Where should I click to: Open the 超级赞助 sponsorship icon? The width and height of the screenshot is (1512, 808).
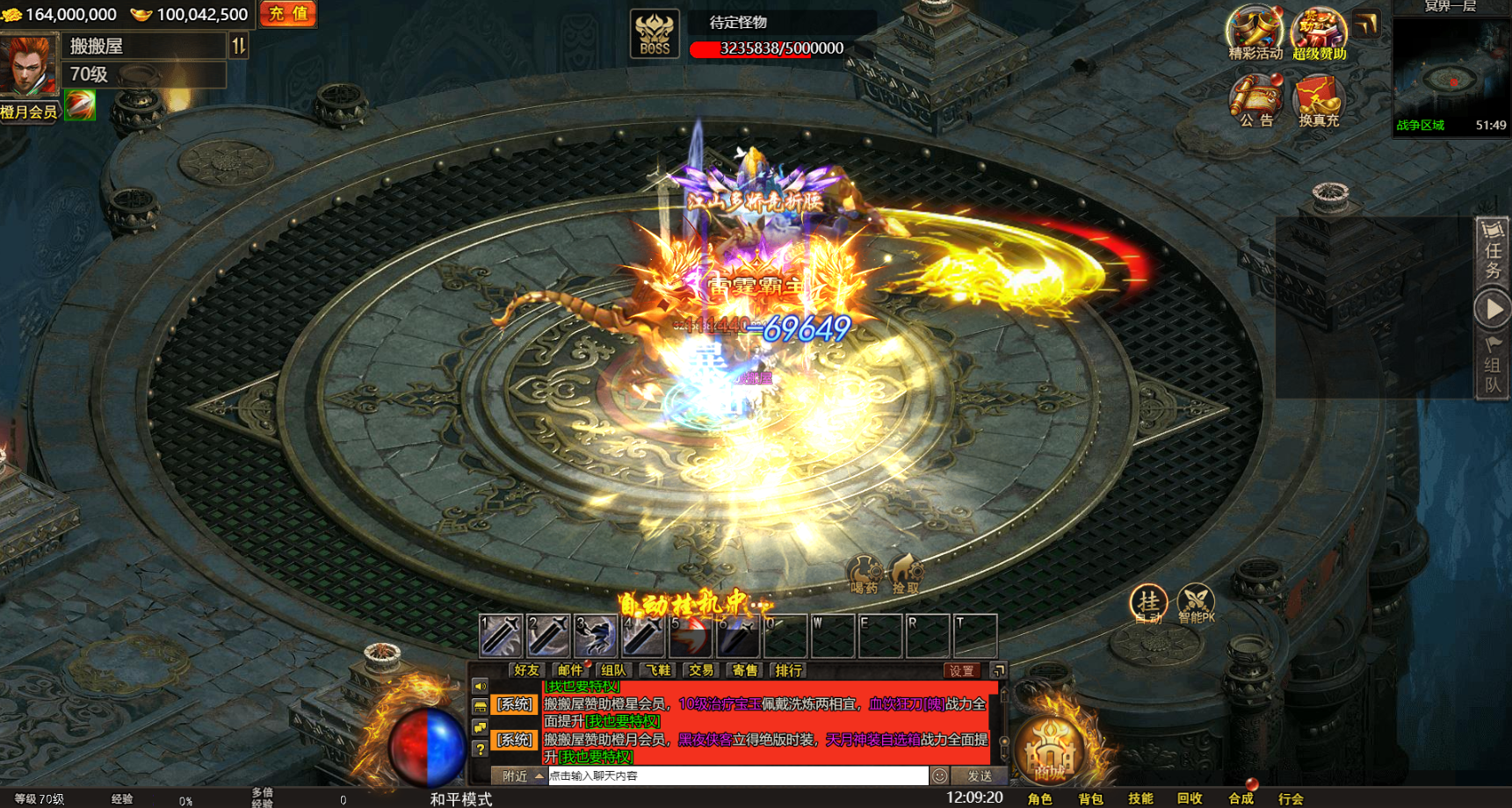click(1319, 32)
